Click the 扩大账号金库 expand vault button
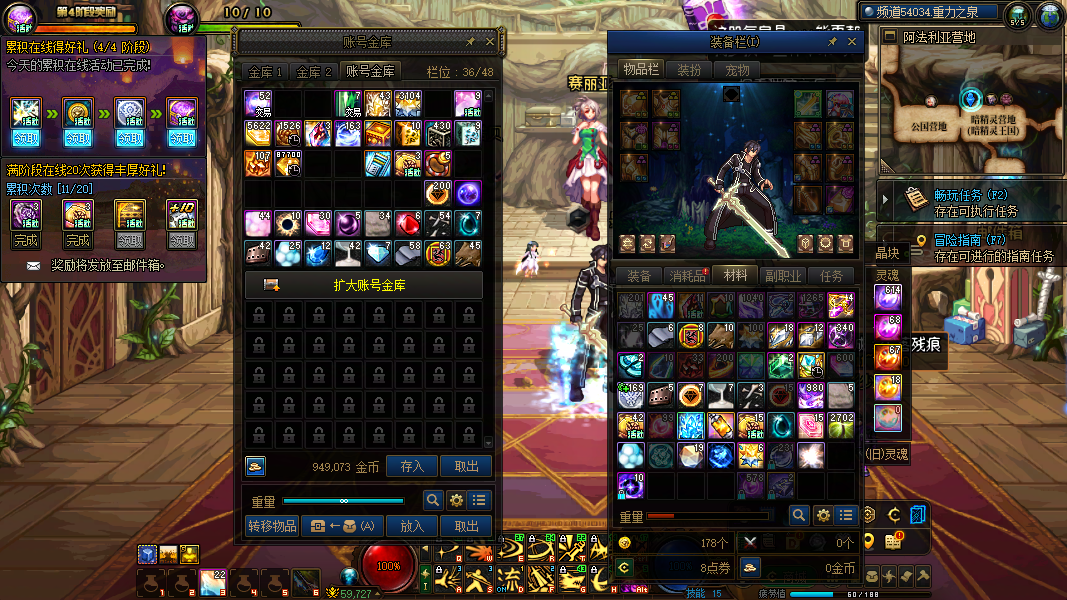1067x600 pixels. 364,285
